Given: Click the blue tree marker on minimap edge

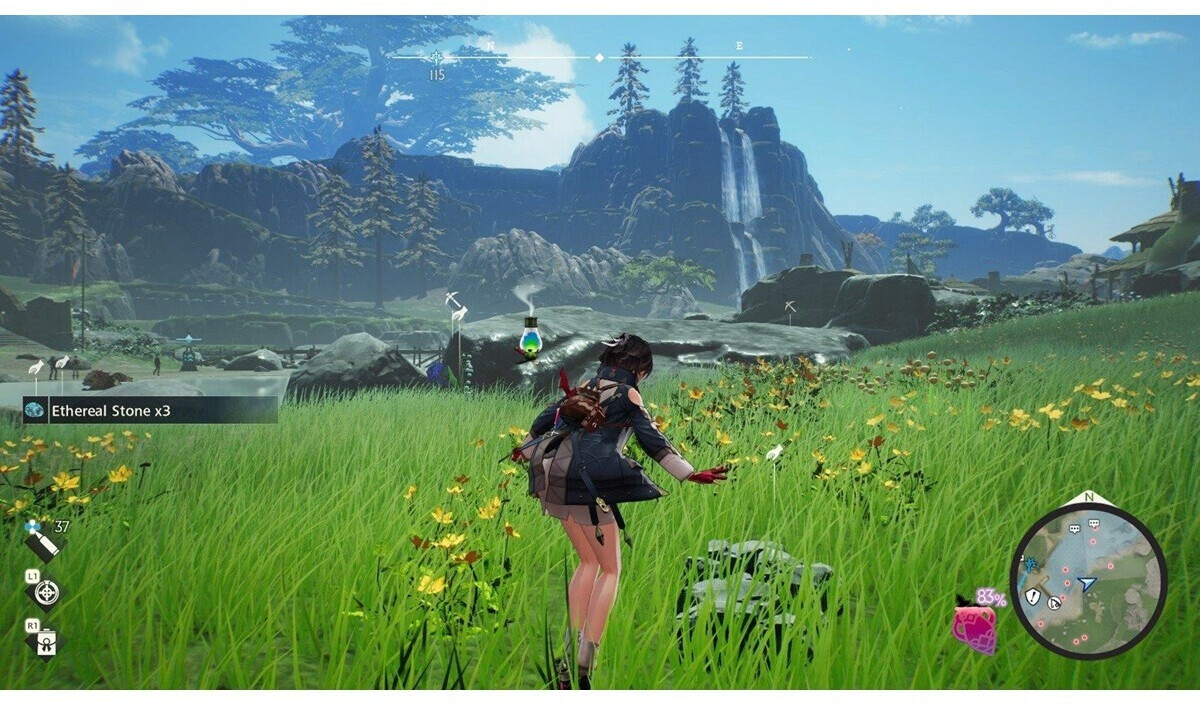Looking at the screenshot, I should 1030,565.
